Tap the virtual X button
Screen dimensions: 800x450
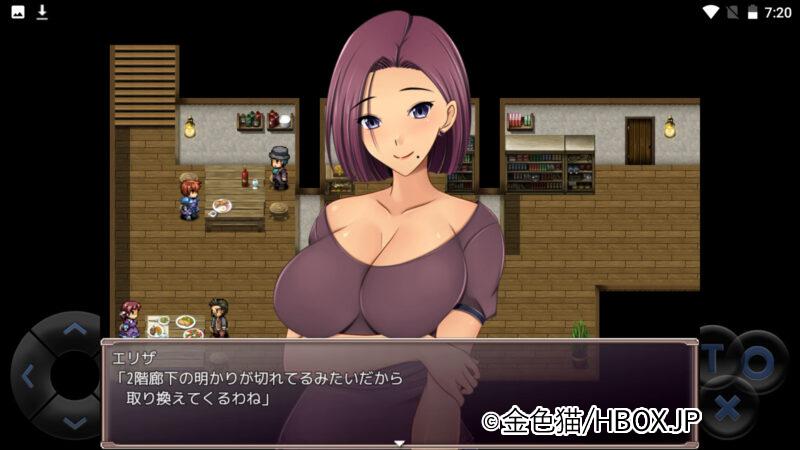pos(729,407)
